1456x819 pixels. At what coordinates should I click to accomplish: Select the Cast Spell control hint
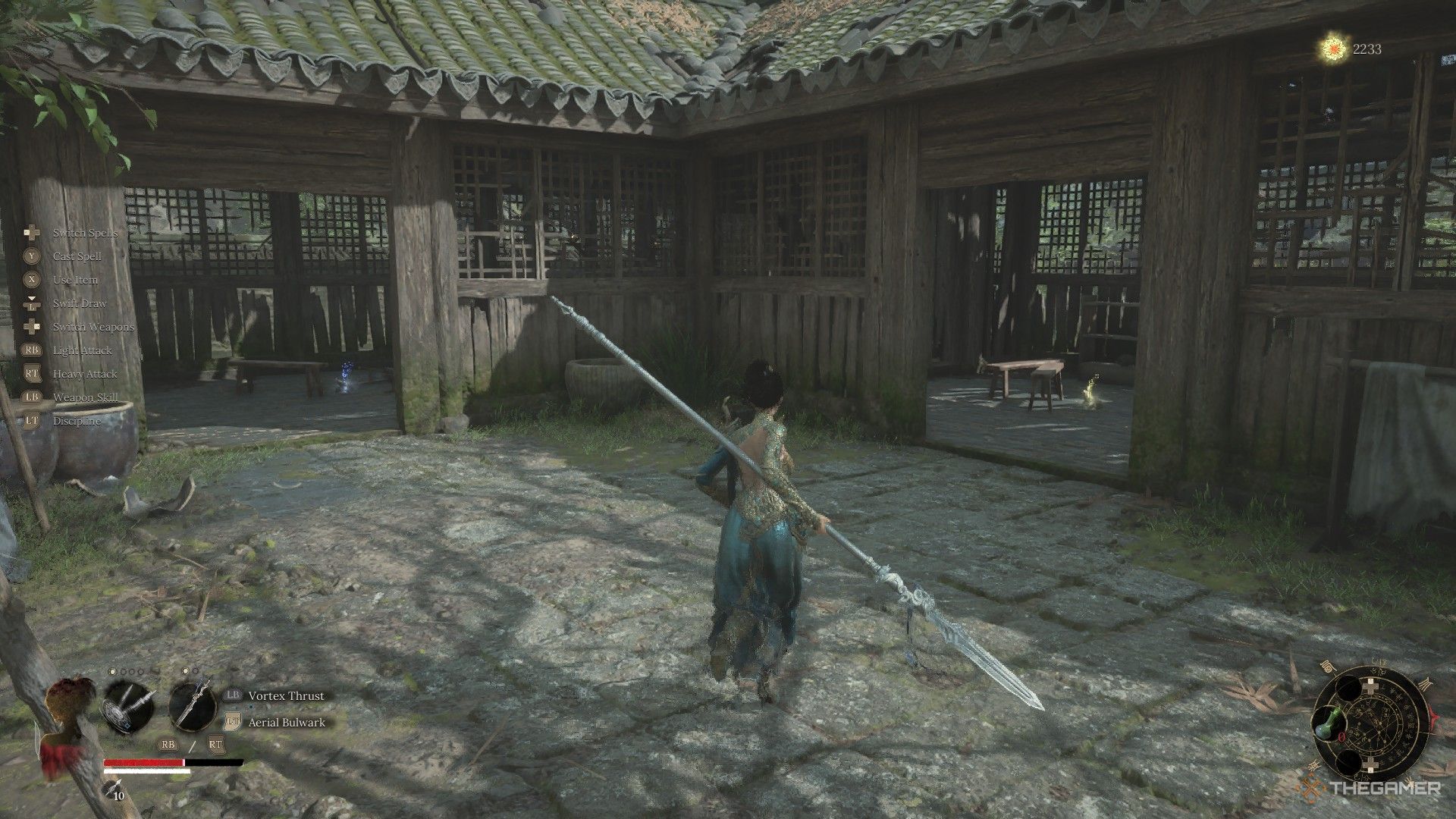[x=77, y=256]
